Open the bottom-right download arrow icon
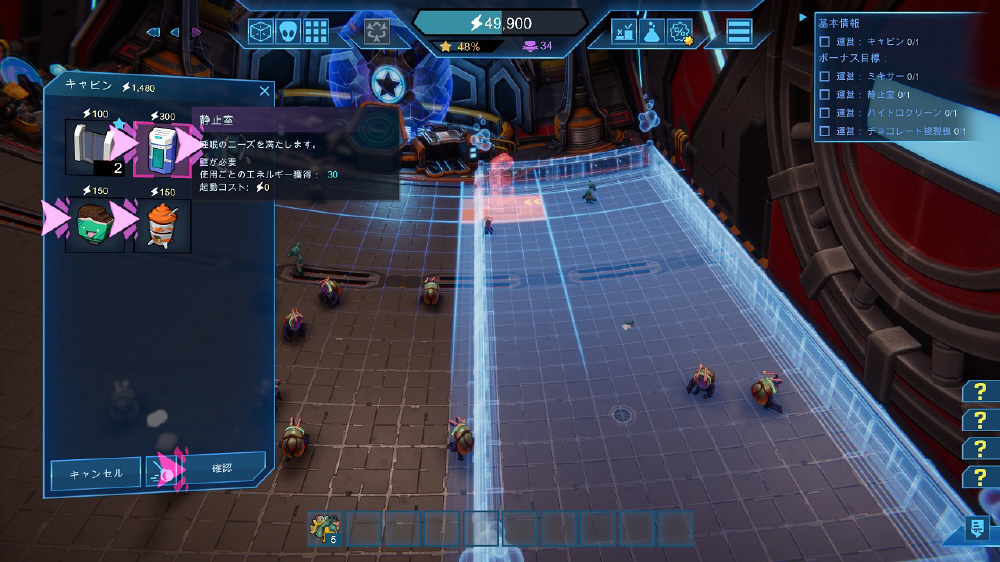This screenshot has width=1000, height=562. click(977, 529)
